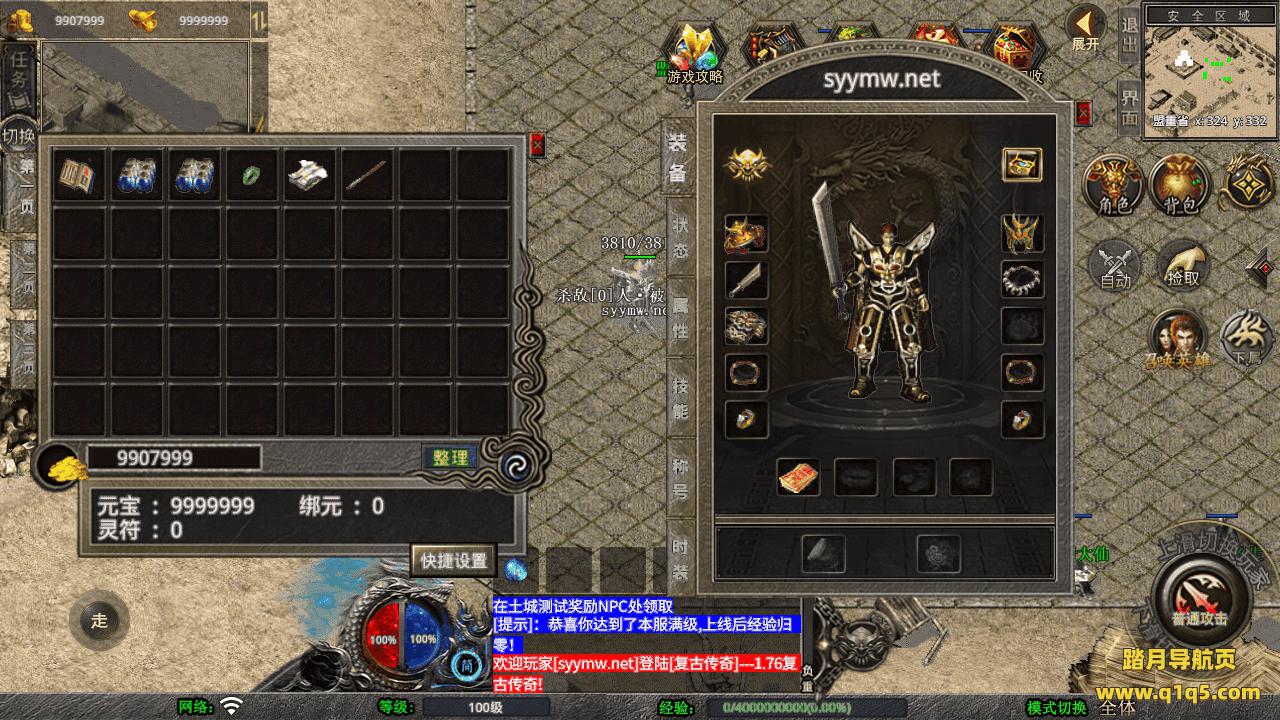
Task: Open the 称号 title tab
Action: coord(680,476)
